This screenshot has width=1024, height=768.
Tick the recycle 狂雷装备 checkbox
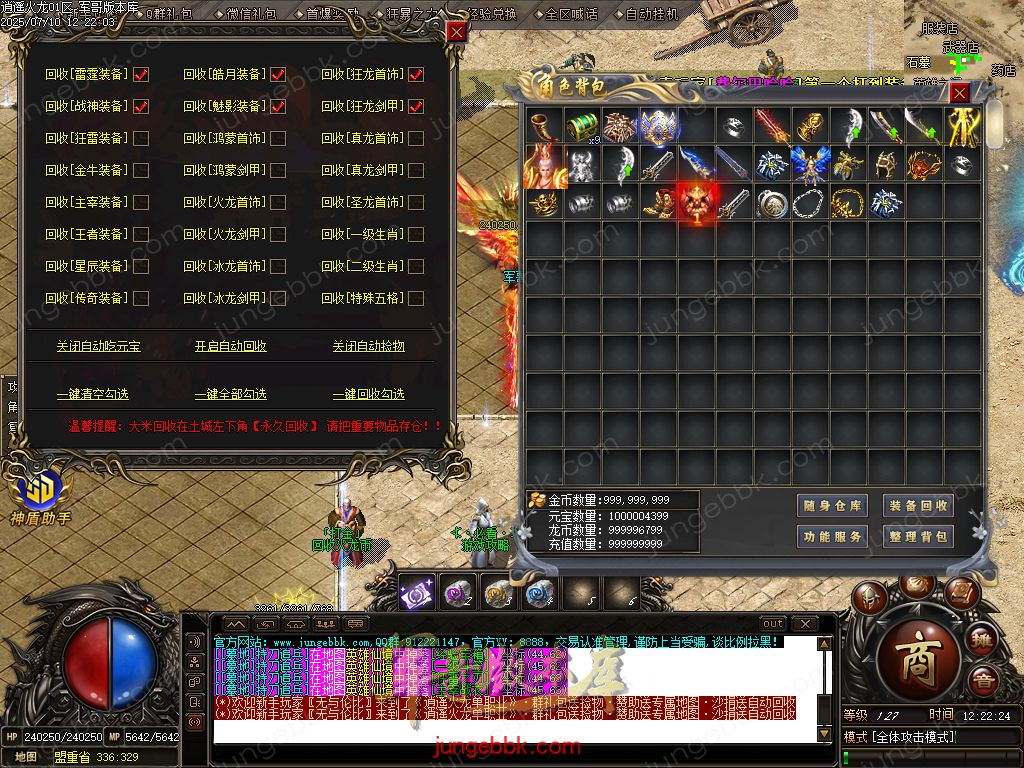(141, 138)
